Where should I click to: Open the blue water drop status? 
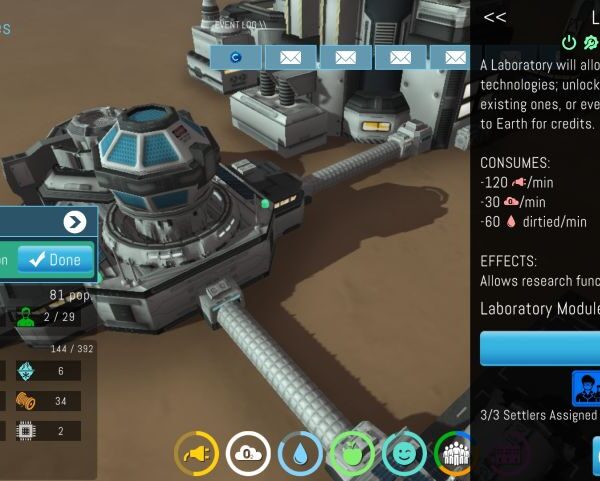coord(300,453)
